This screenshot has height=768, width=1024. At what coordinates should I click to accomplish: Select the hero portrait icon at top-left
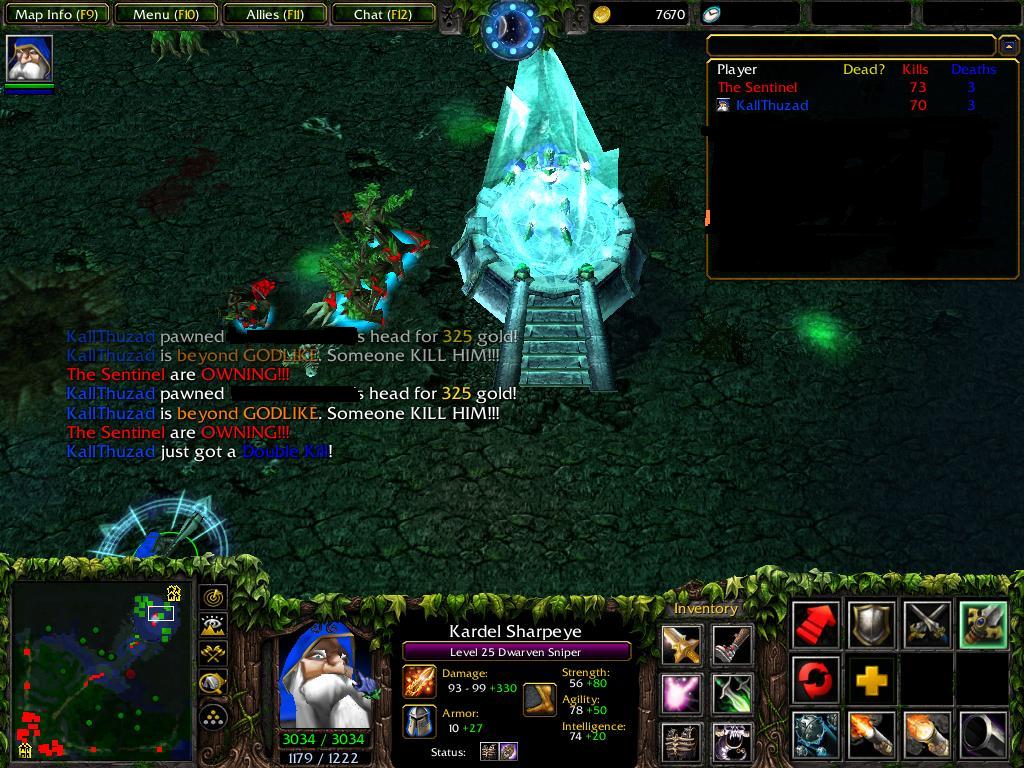(29, 58)
